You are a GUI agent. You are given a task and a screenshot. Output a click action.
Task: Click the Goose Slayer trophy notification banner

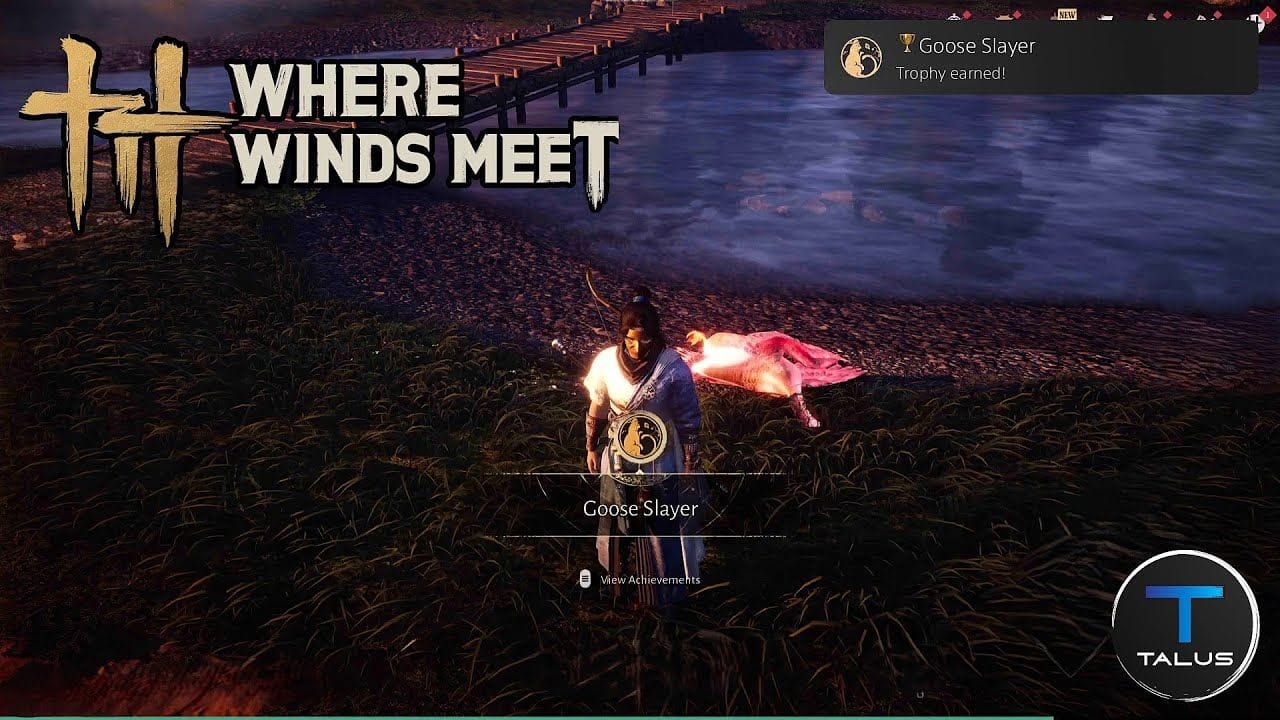pos(1045,57)
